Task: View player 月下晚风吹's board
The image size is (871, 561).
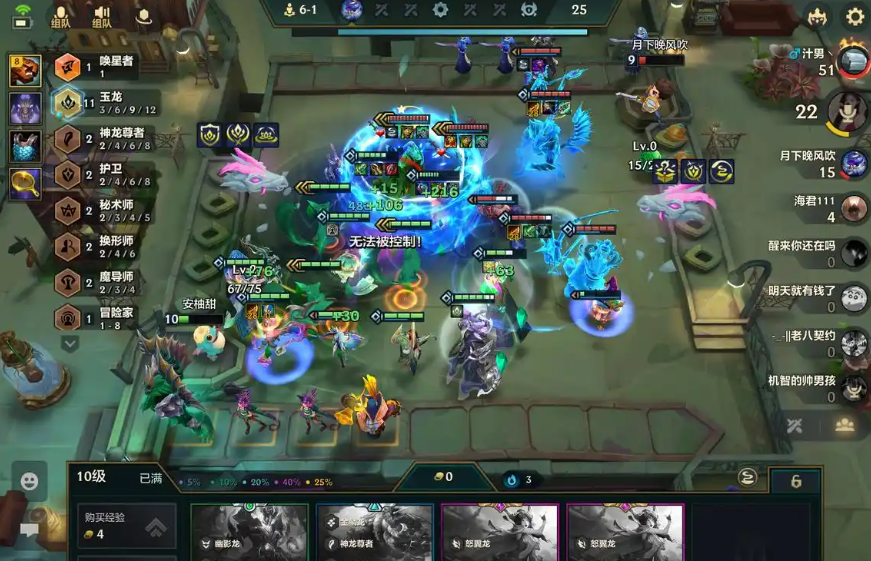Action: coord(853,164)
